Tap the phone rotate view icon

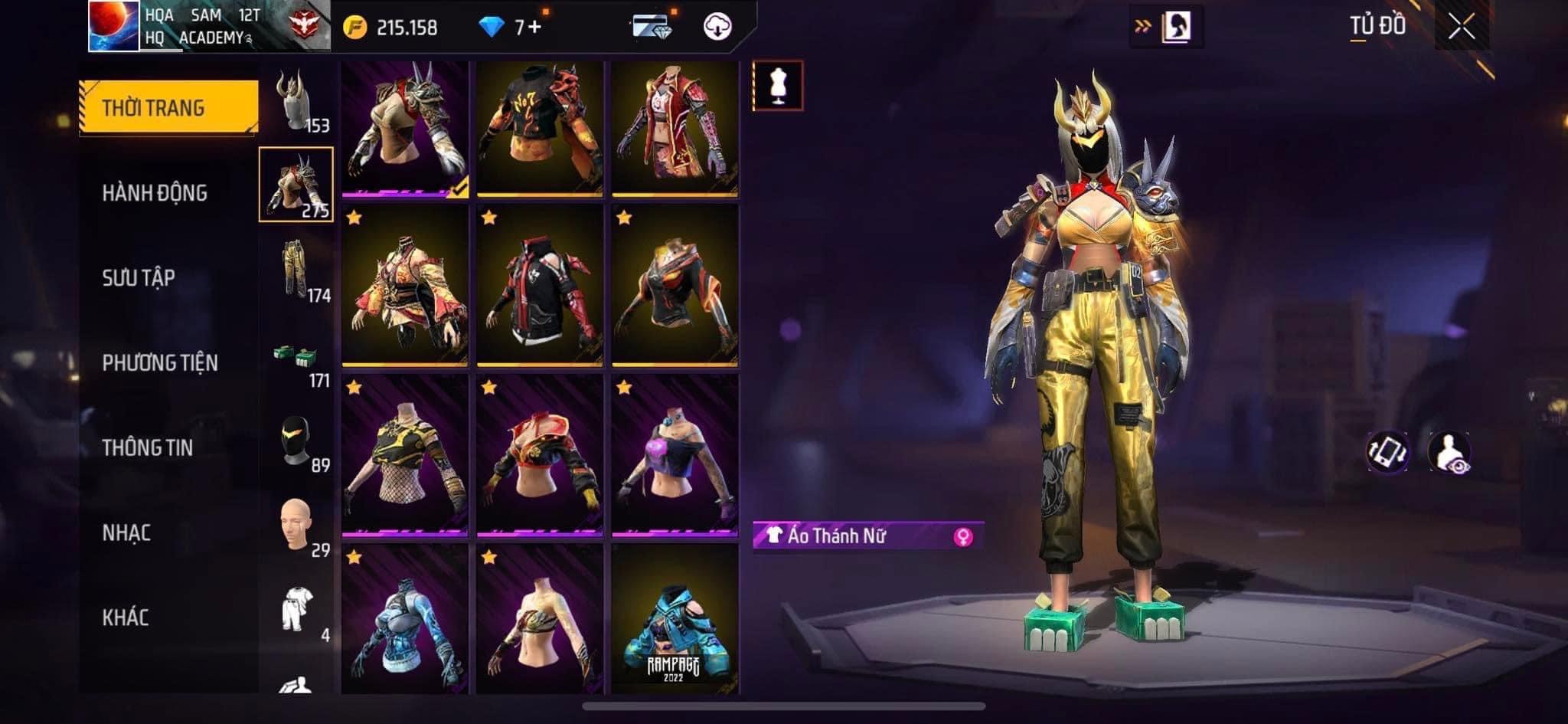pos(1387,451)
